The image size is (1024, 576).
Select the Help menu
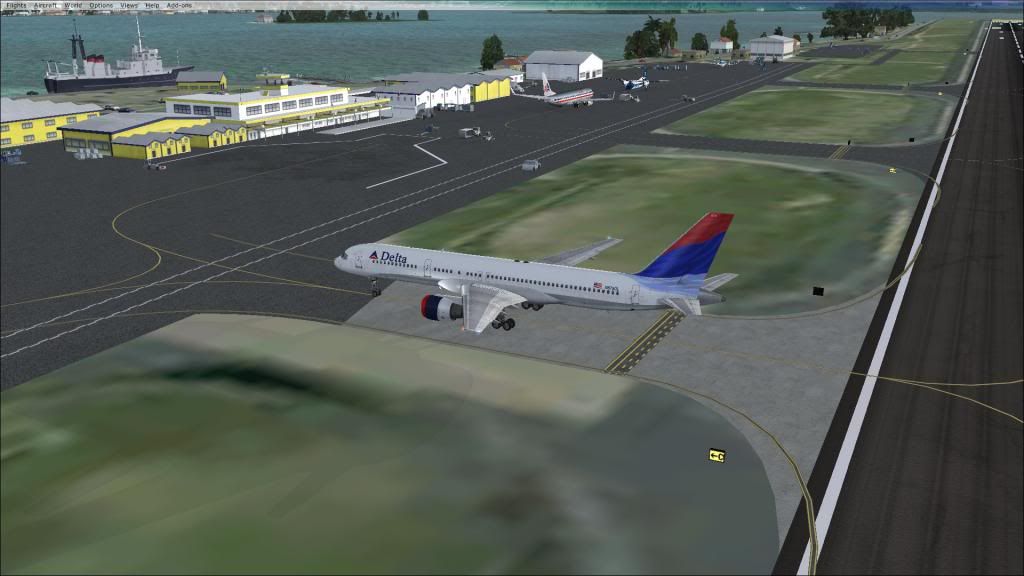point(152,5)
